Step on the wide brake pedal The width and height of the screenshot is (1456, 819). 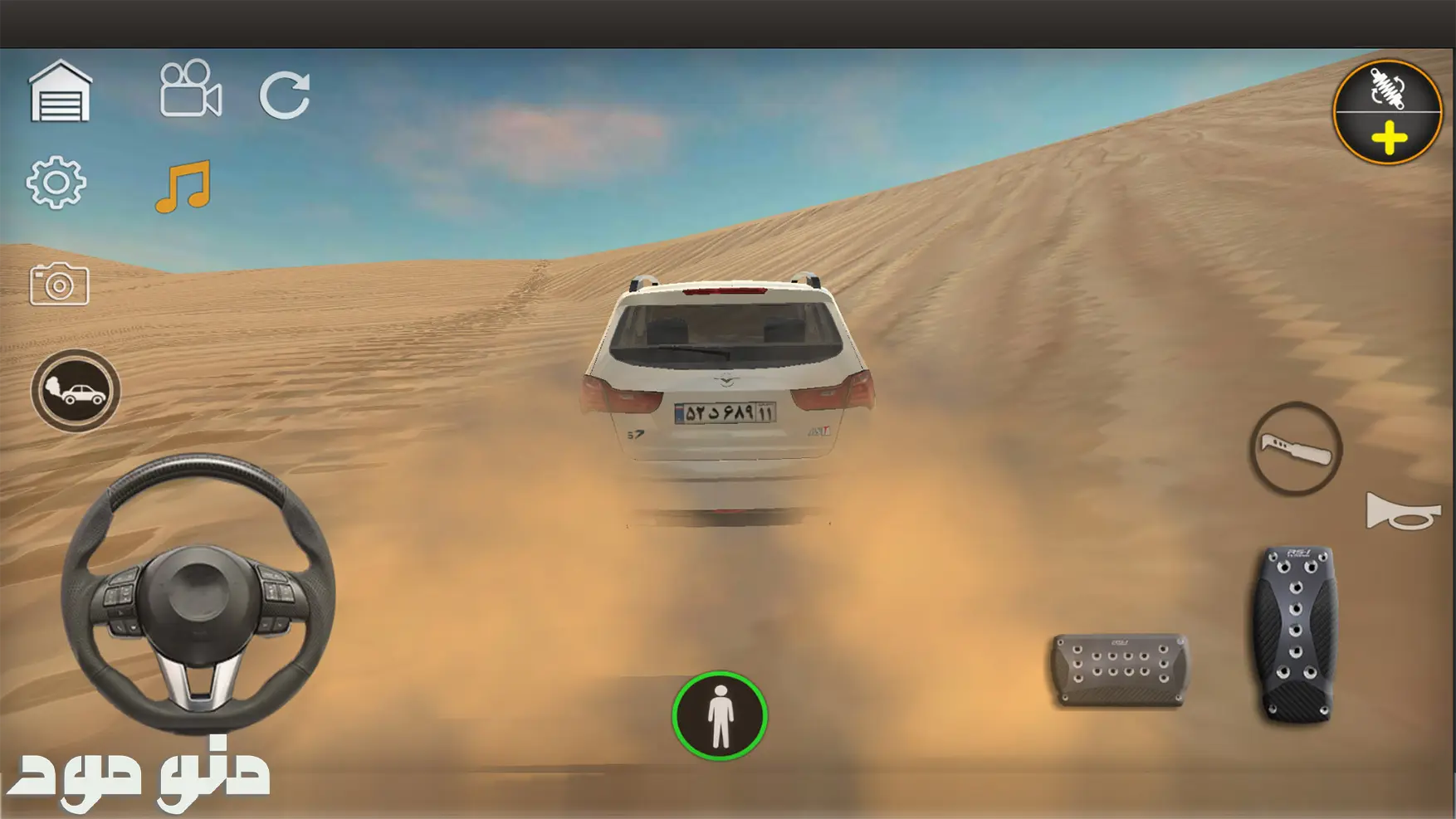[x=1119, y=670]
